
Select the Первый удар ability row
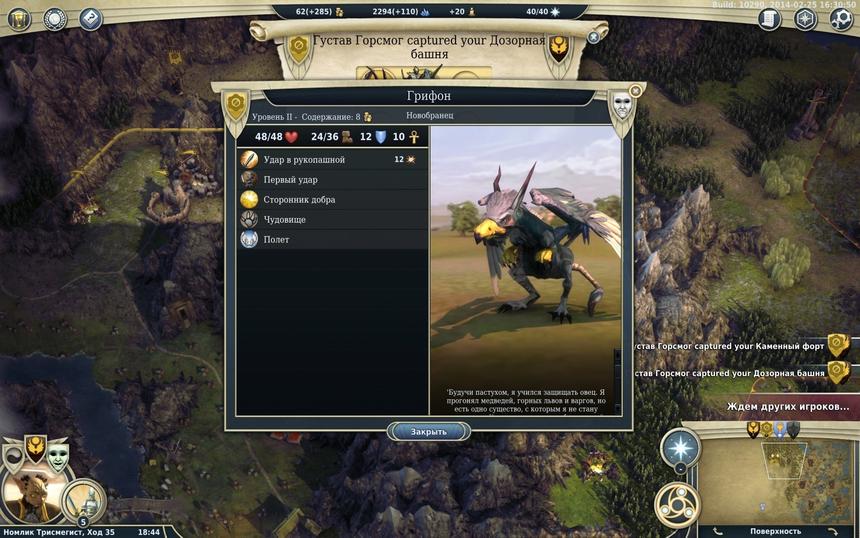[332, 179]
